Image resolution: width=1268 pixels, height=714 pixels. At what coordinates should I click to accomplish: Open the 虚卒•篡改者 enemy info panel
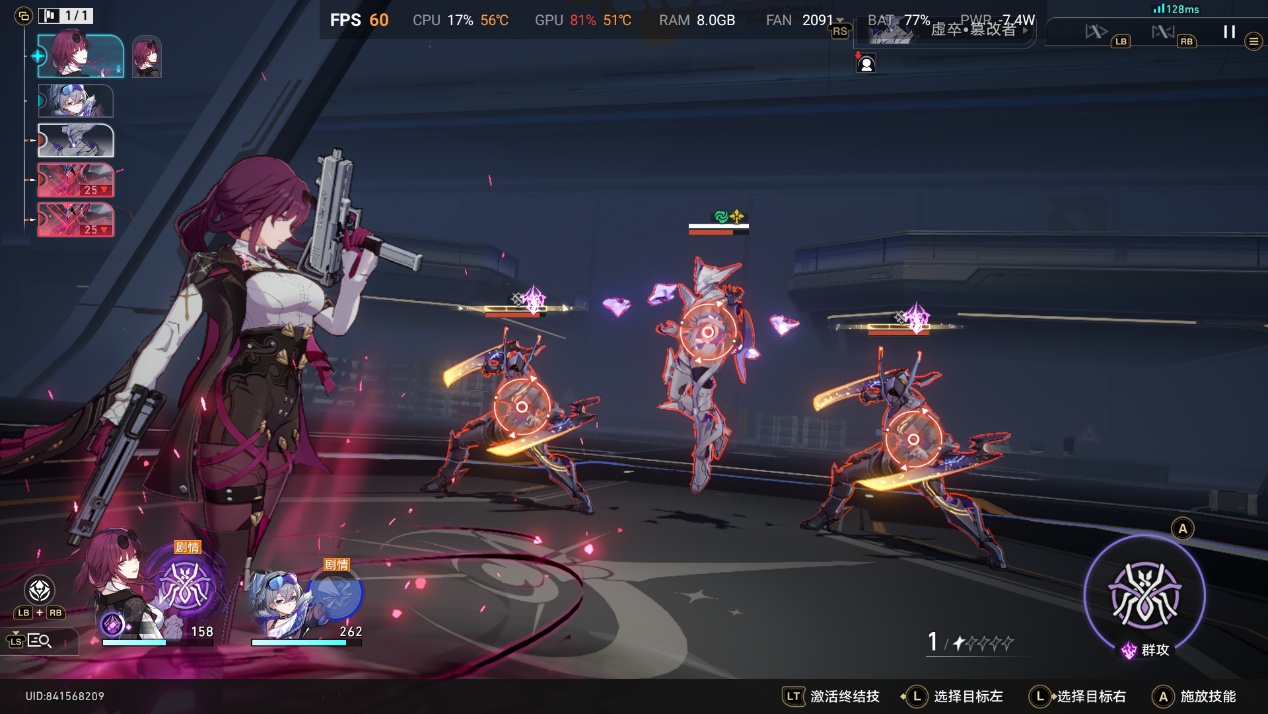945,31
